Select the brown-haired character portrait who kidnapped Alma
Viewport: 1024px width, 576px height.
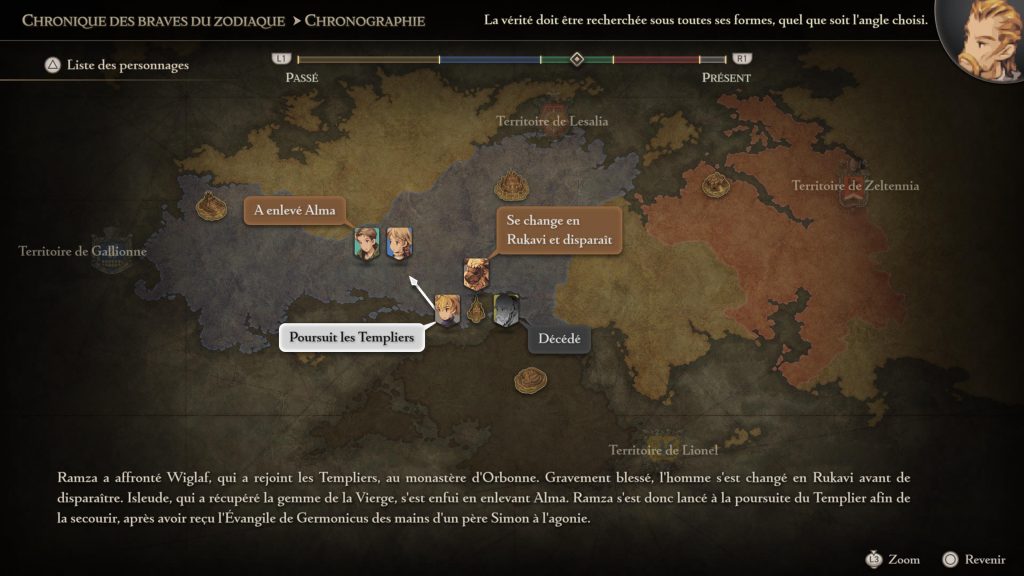click(367, 243)
